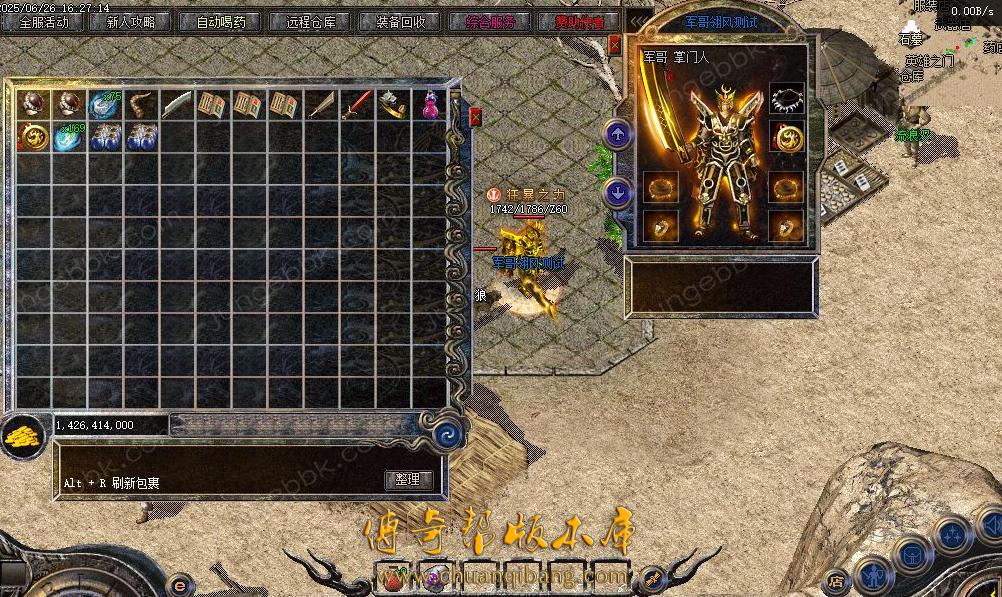Select the curved horn item in bag
This screenshot has width=1002, height=597.
click(140, 105)
